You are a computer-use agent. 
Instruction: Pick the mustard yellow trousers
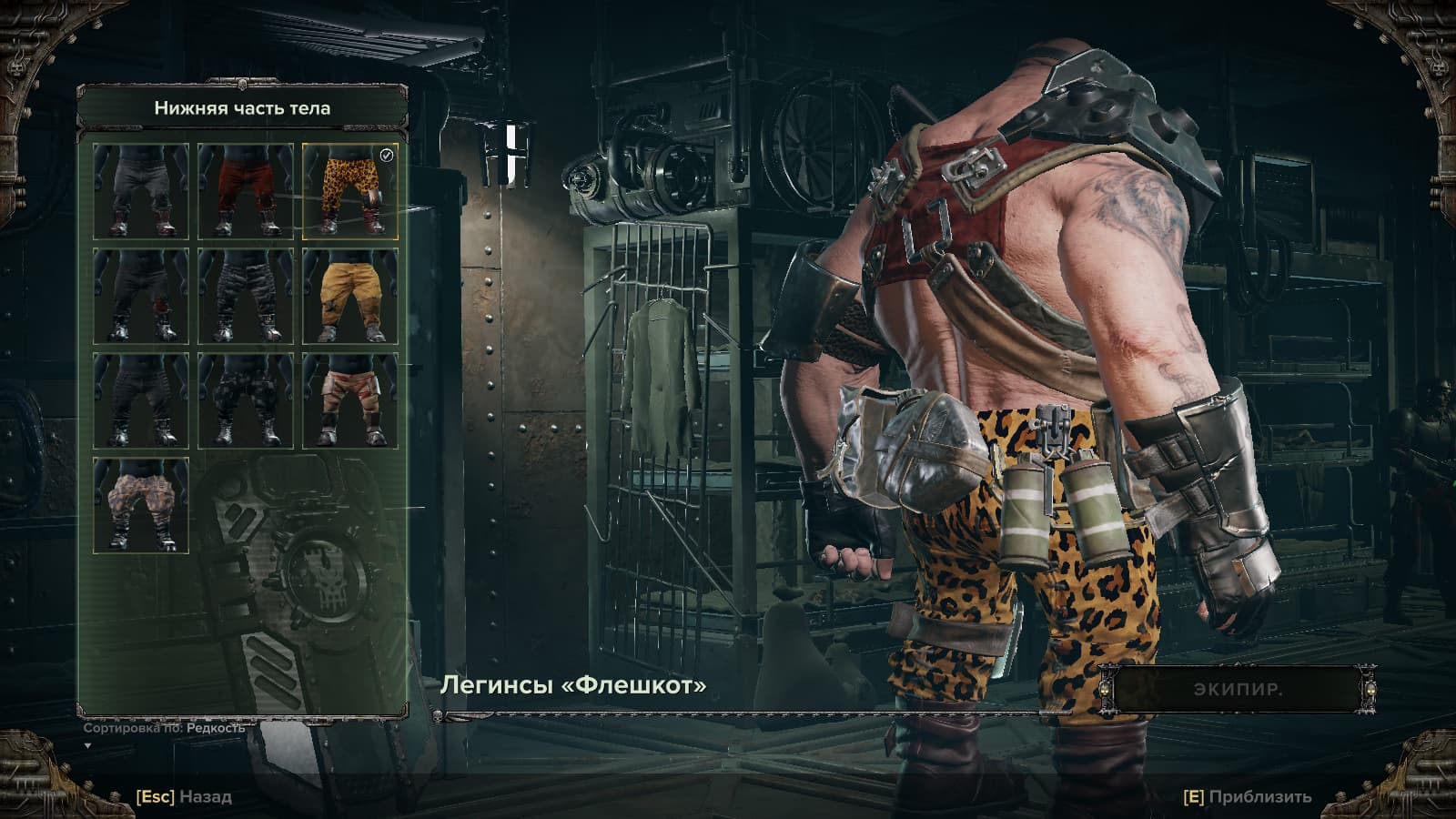click(350, 296)
